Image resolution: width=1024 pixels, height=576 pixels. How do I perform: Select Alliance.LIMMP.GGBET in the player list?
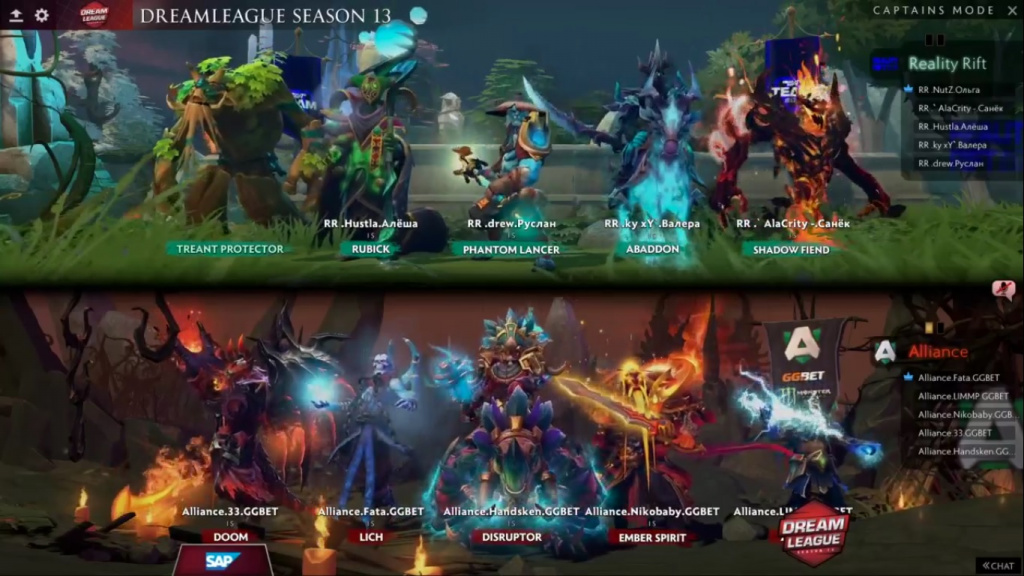pos(958,396)
